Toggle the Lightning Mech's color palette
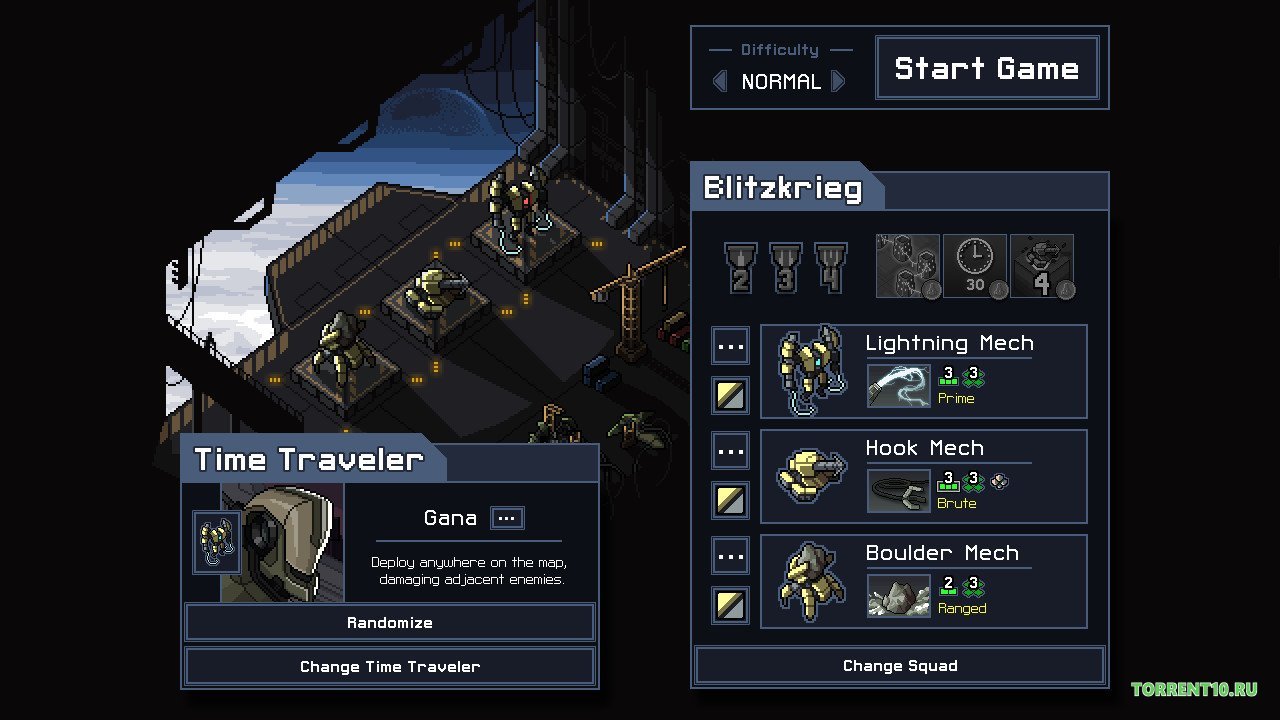Viewport: 1280px width, 720px height. tap(730, 395)
